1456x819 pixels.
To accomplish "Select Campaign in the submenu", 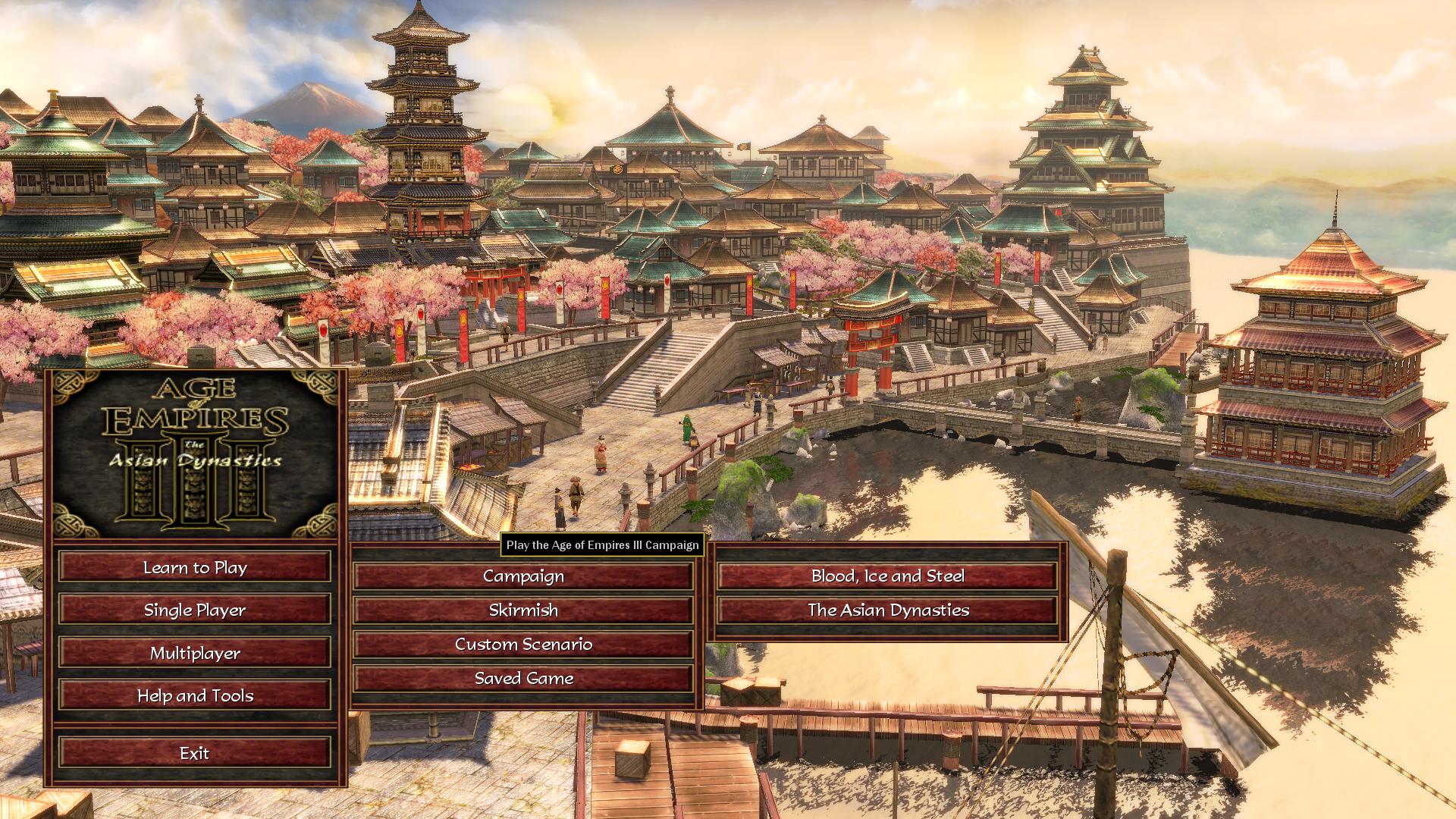I will pos(523,576).
